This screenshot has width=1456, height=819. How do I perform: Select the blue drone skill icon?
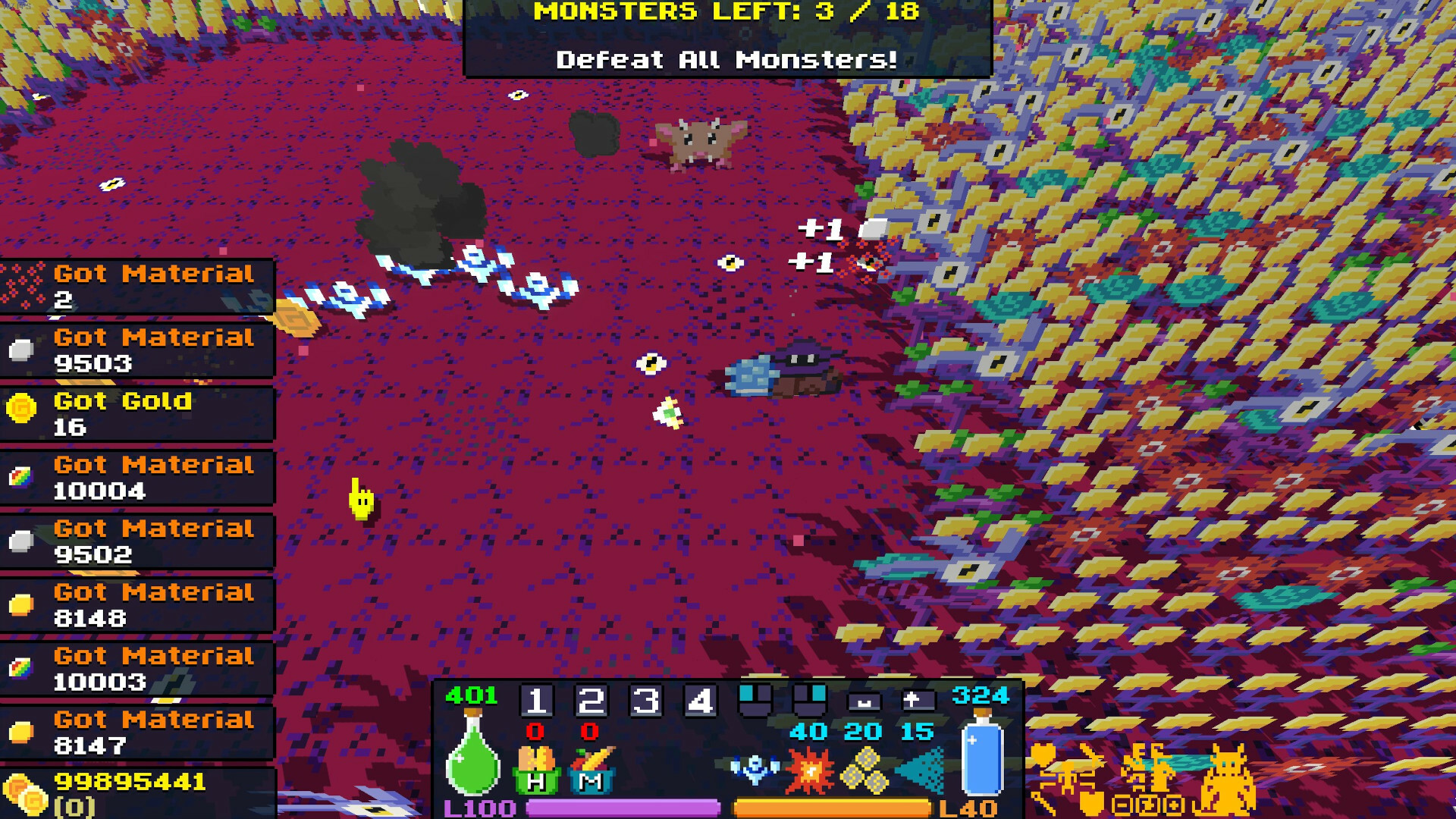tap(754, 769)
